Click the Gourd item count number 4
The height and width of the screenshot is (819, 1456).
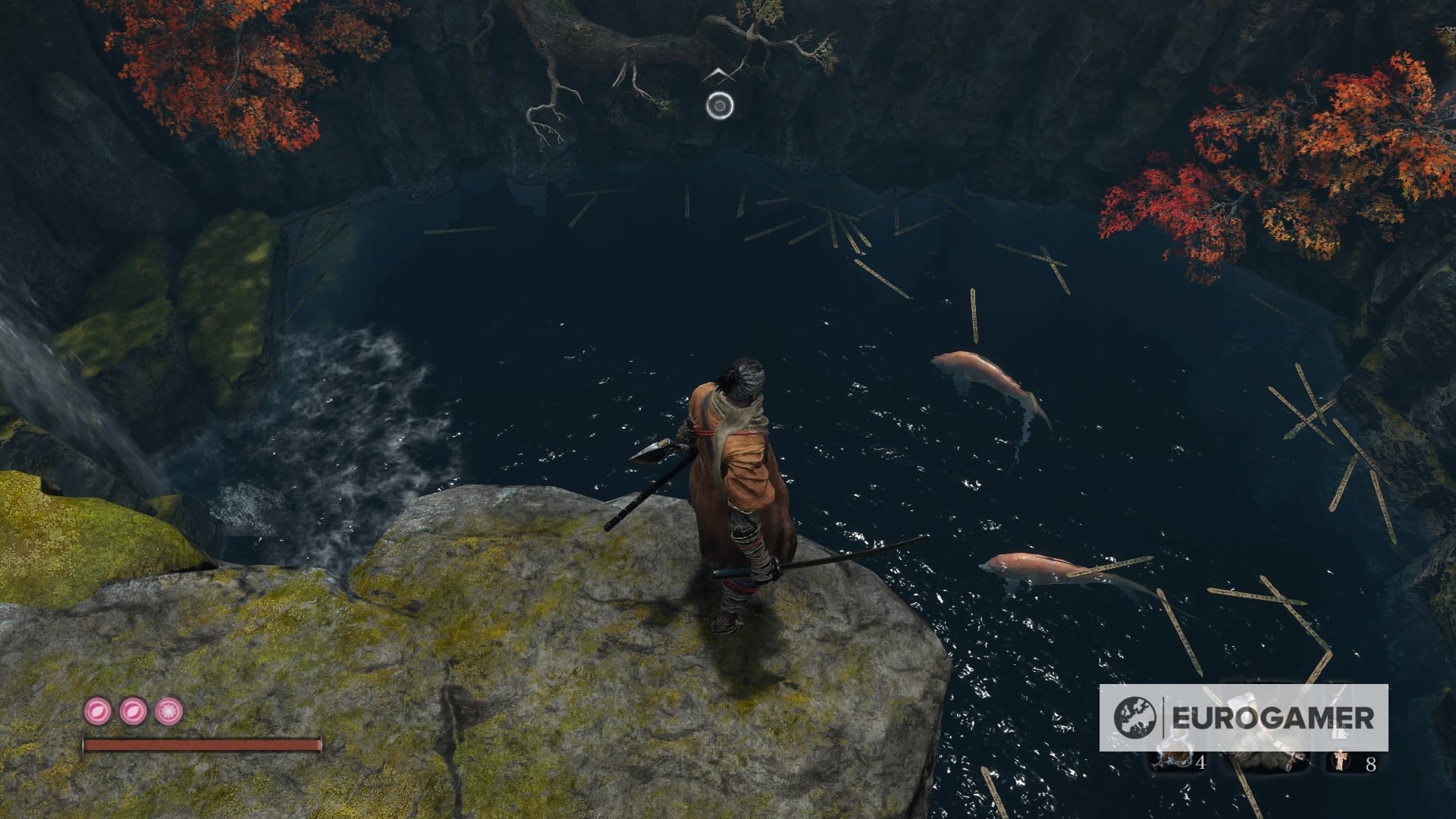pyautogui.click(x=1200, y=763)
